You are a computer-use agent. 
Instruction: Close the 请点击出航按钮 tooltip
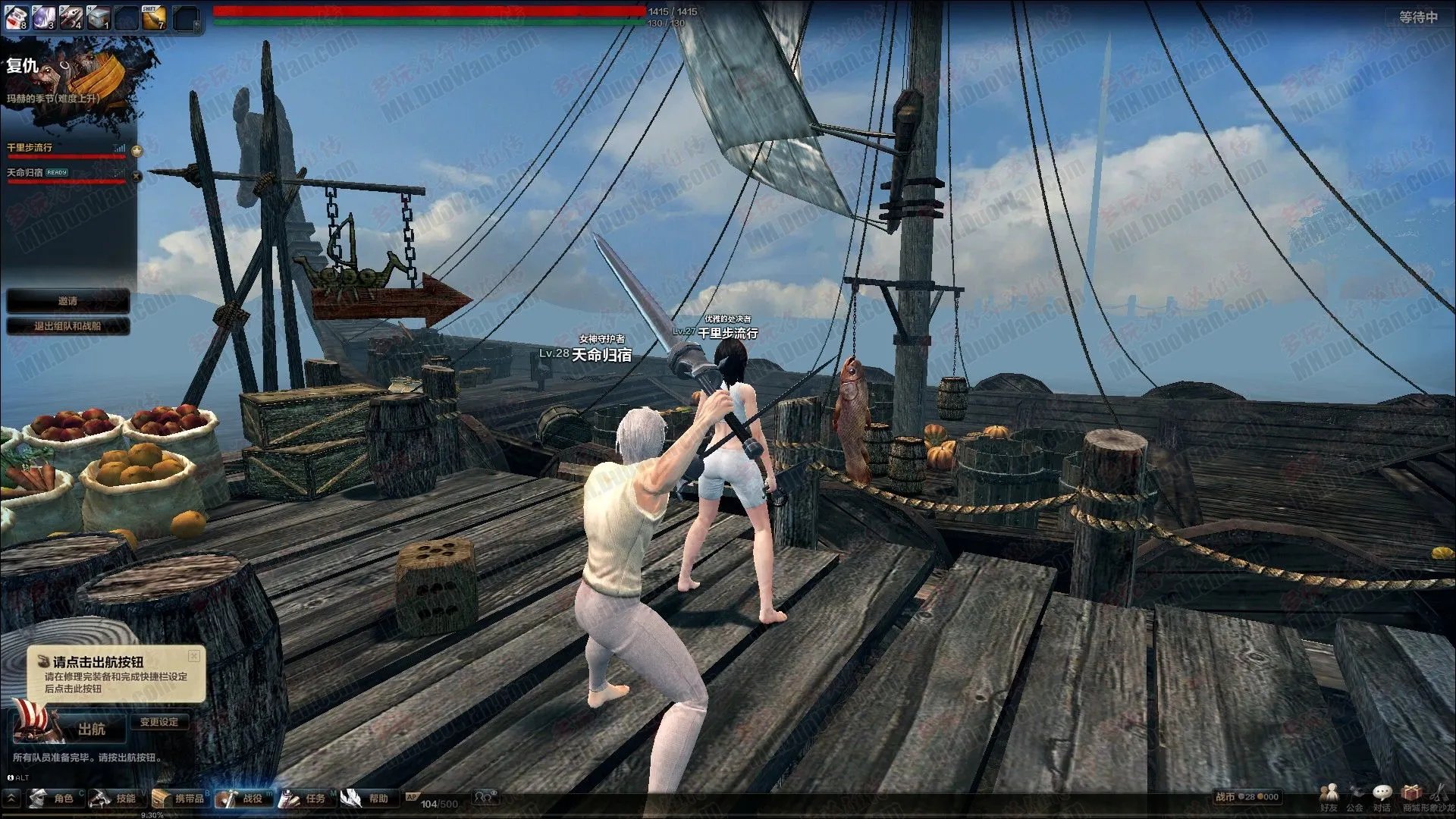coord(194,655)
